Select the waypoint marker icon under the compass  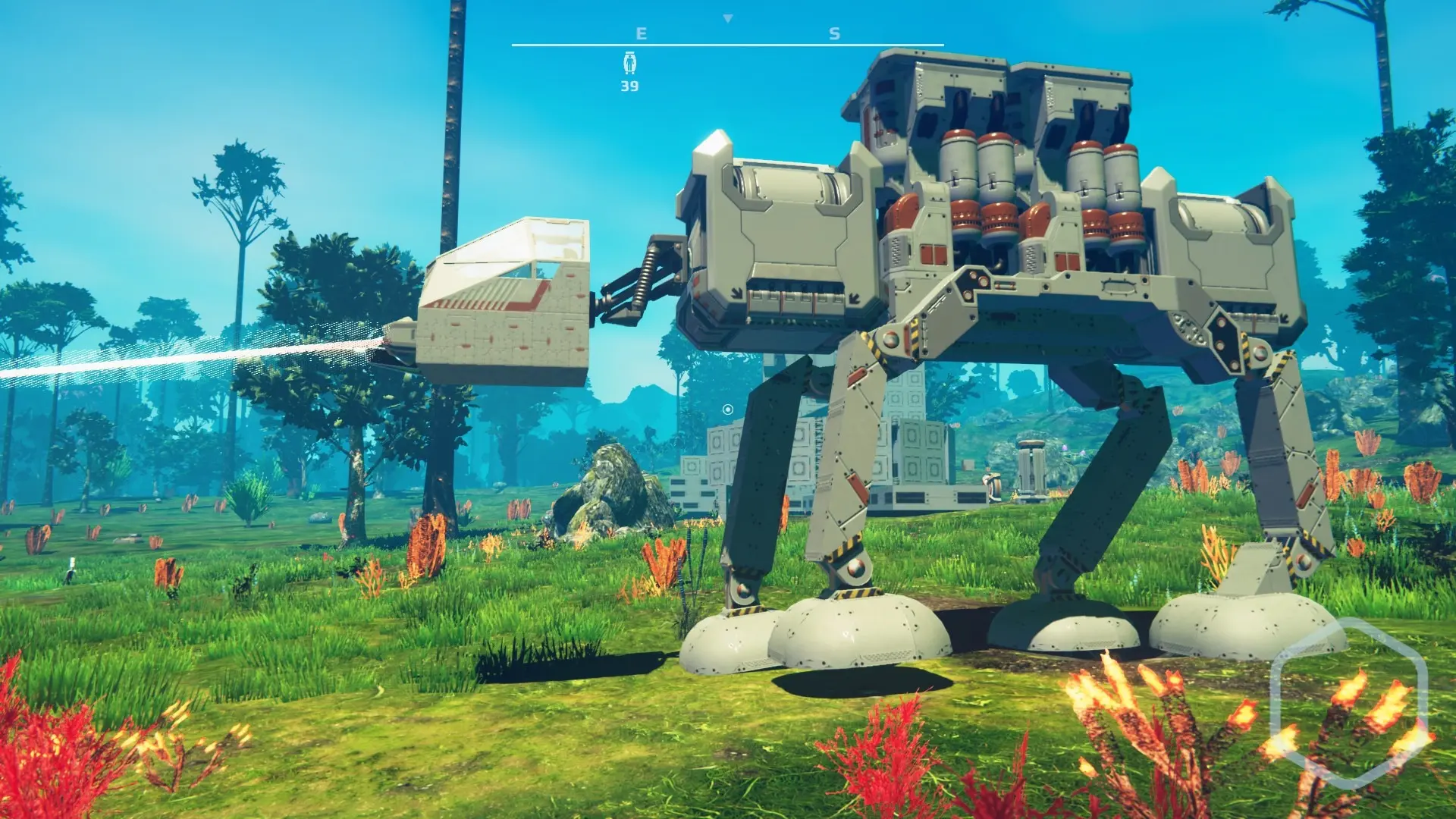coord(629,63)
